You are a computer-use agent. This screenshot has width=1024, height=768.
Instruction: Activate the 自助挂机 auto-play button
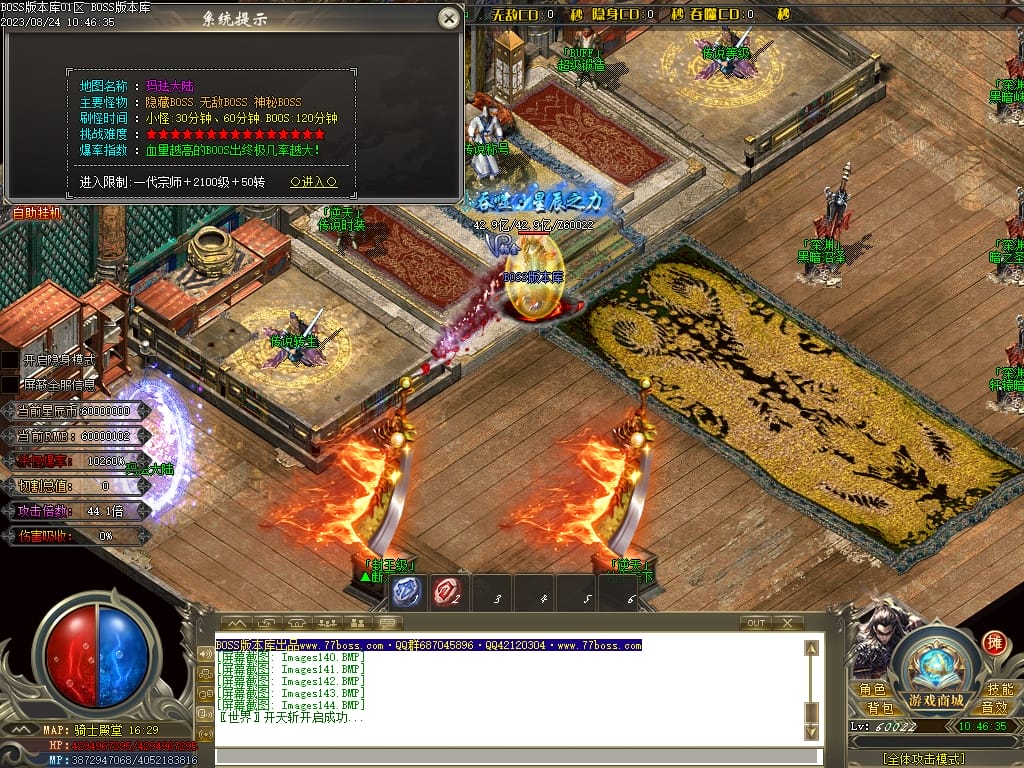point(36,213)
